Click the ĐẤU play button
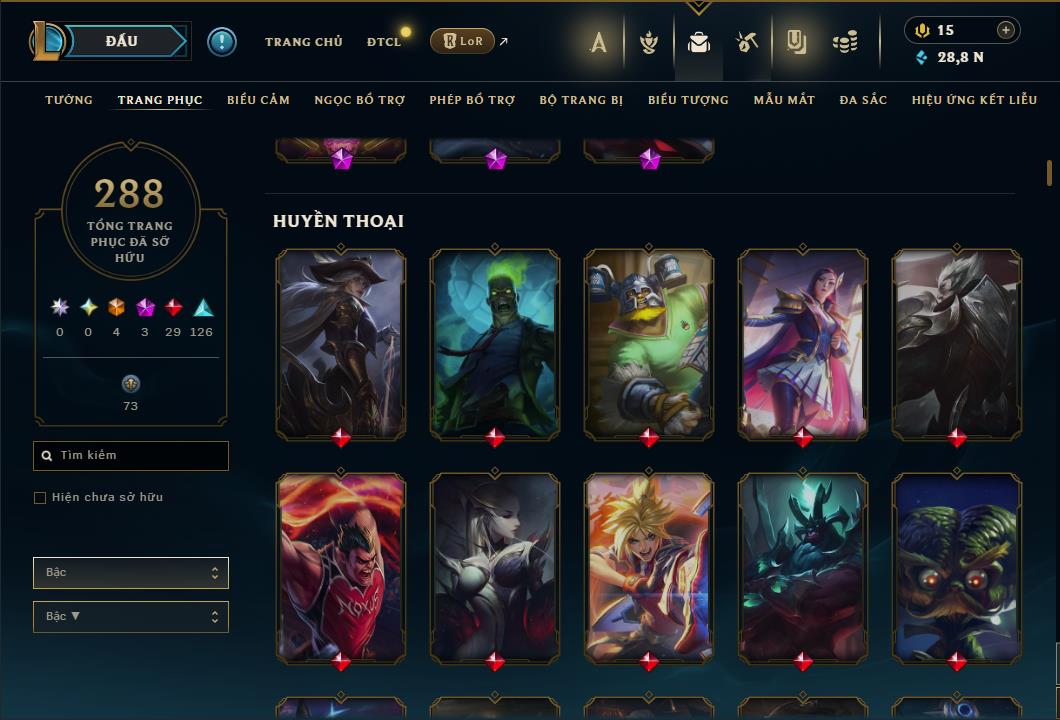Viewport: 1060px width, 720px height. 121,41
